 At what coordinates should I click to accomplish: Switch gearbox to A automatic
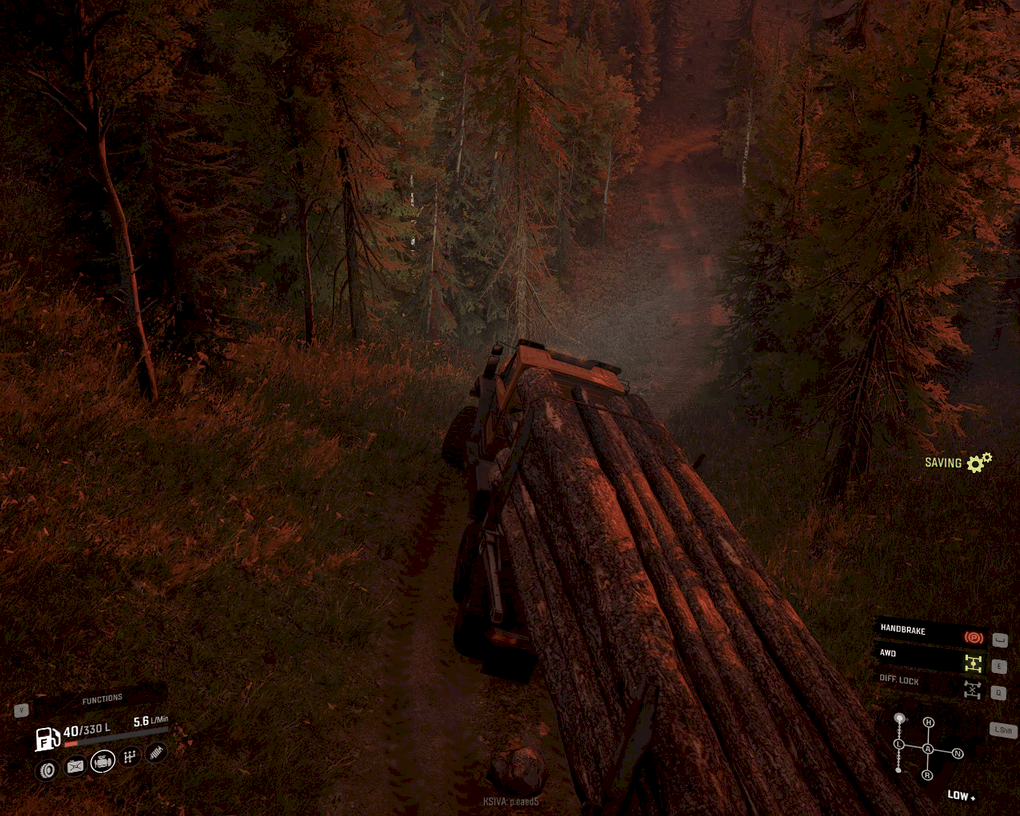tap(928, 749)
